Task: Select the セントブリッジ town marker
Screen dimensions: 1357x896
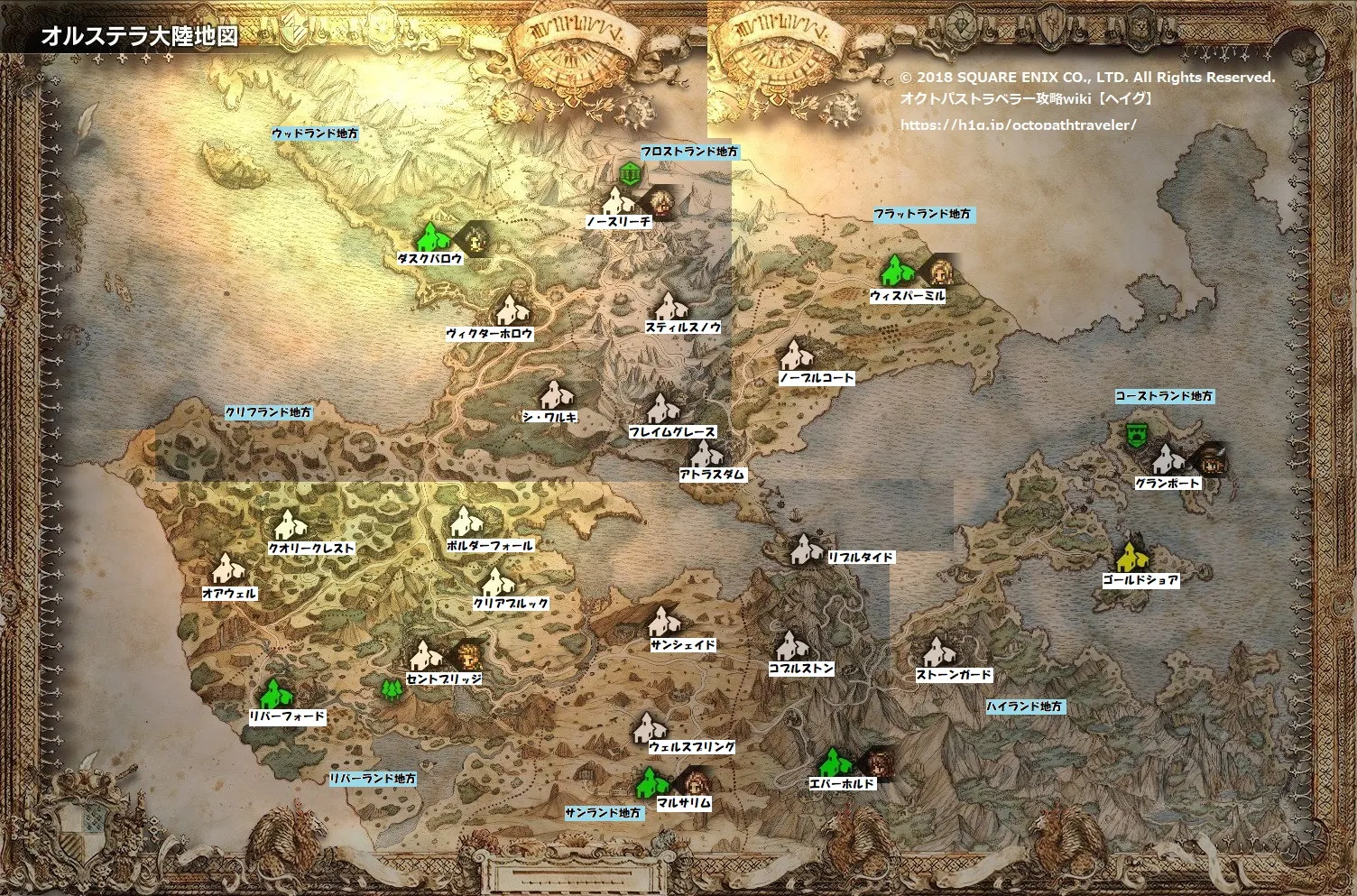Action: click(424, 656)
